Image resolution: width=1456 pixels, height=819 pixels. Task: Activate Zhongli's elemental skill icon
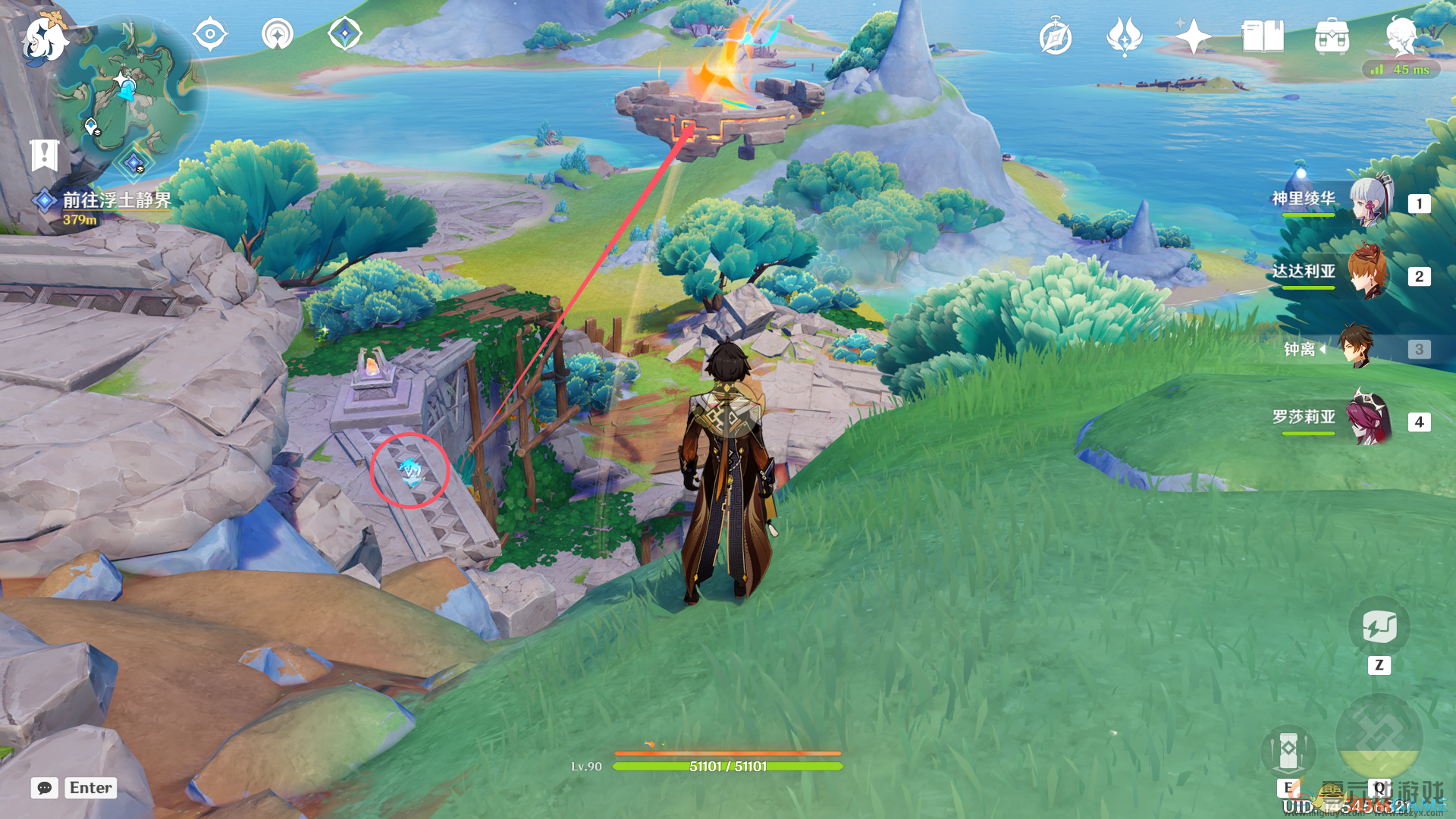(1288, 751)
